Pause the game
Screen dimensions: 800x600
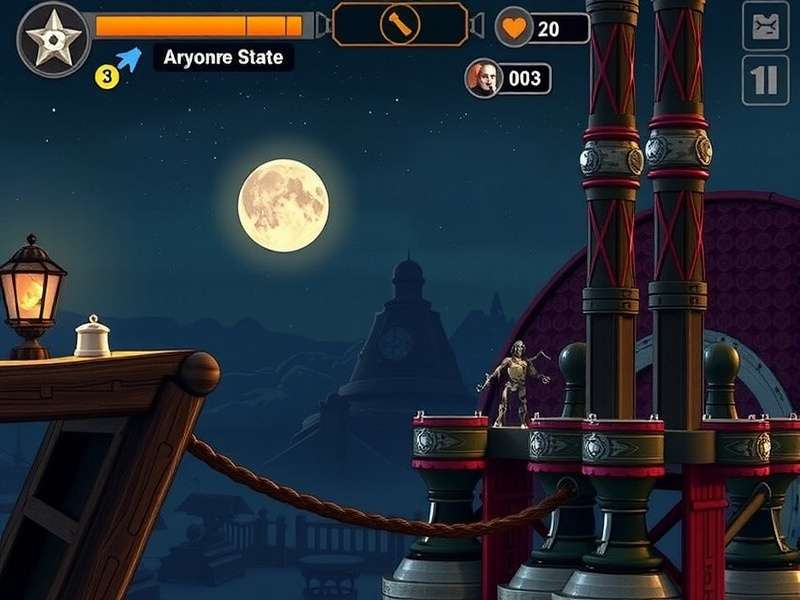pos(765,80)
